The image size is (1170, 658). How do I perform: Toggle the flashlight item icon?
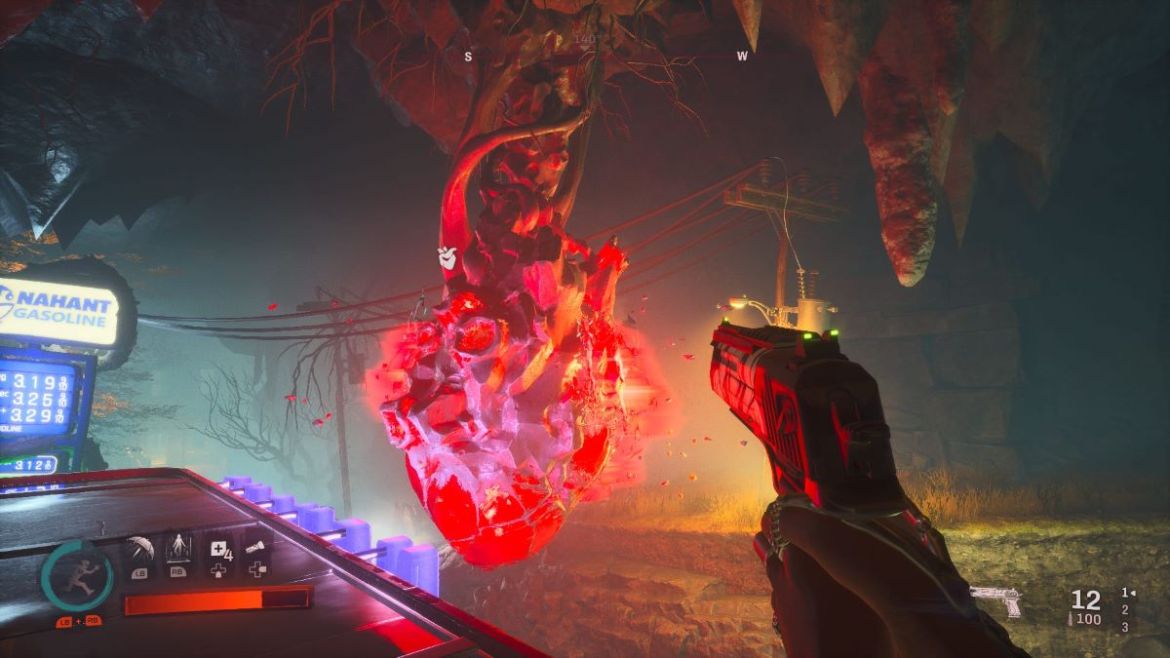coord(257,548)
